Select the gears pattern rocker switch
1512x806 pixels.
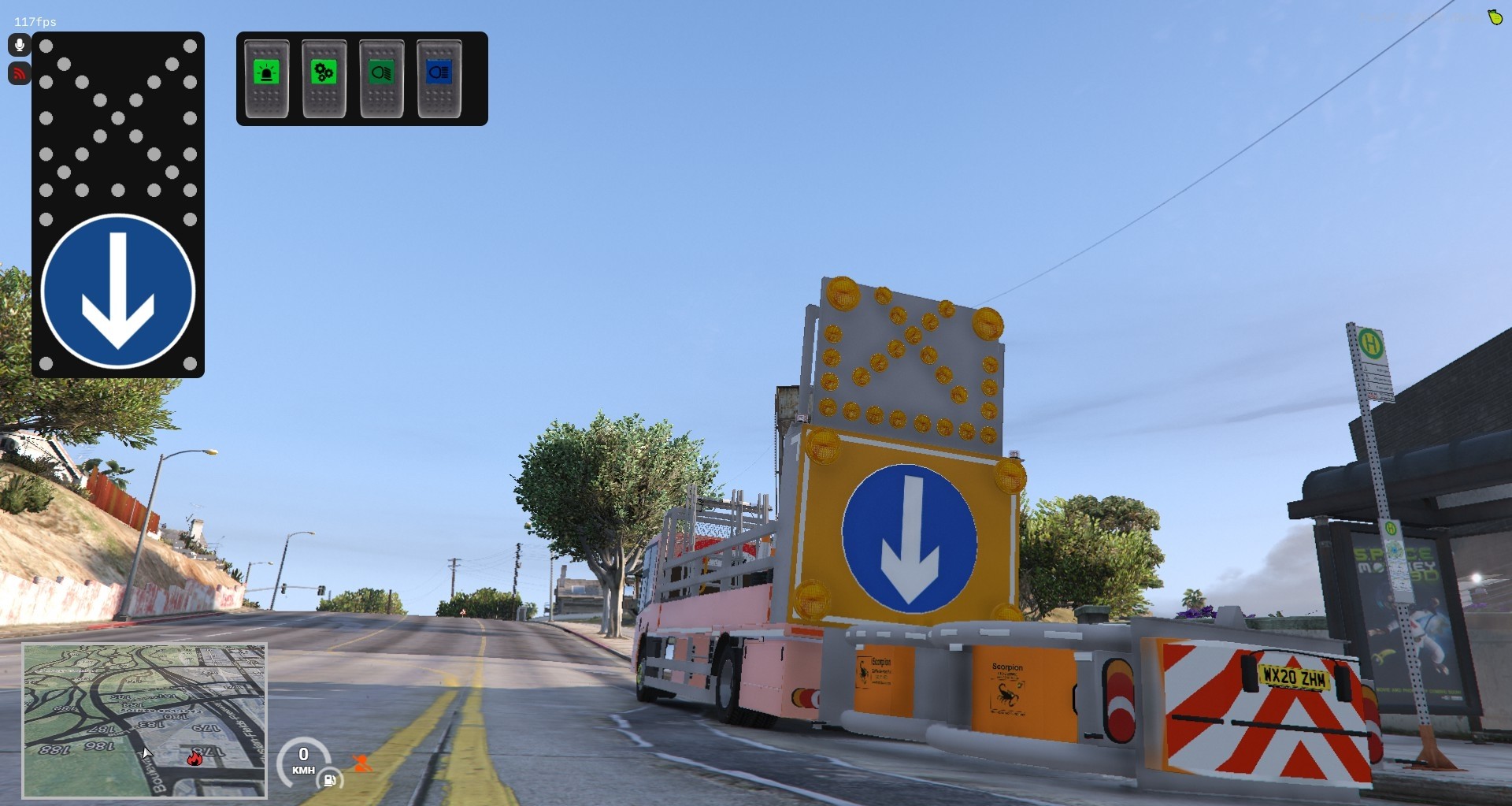(x=324, y=76)
